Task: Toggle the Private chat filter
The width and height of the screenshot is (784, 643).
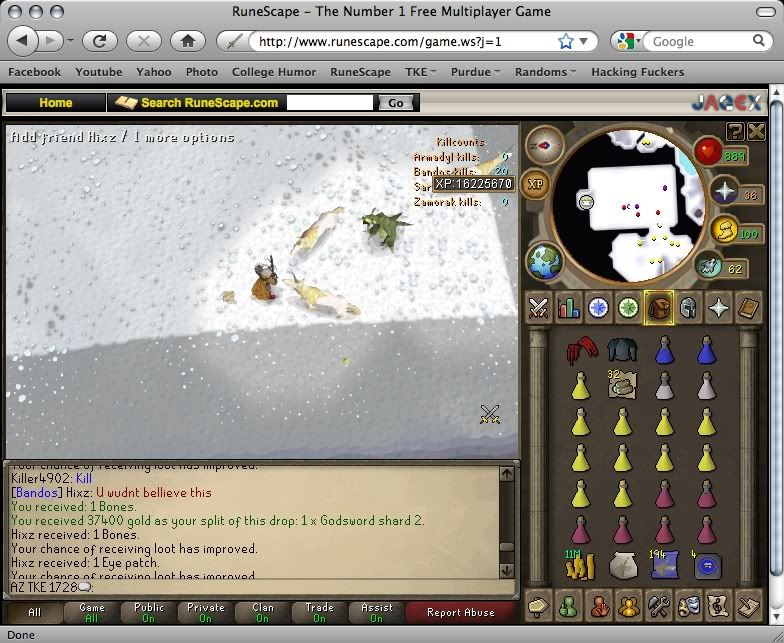Action: [205, 612]
